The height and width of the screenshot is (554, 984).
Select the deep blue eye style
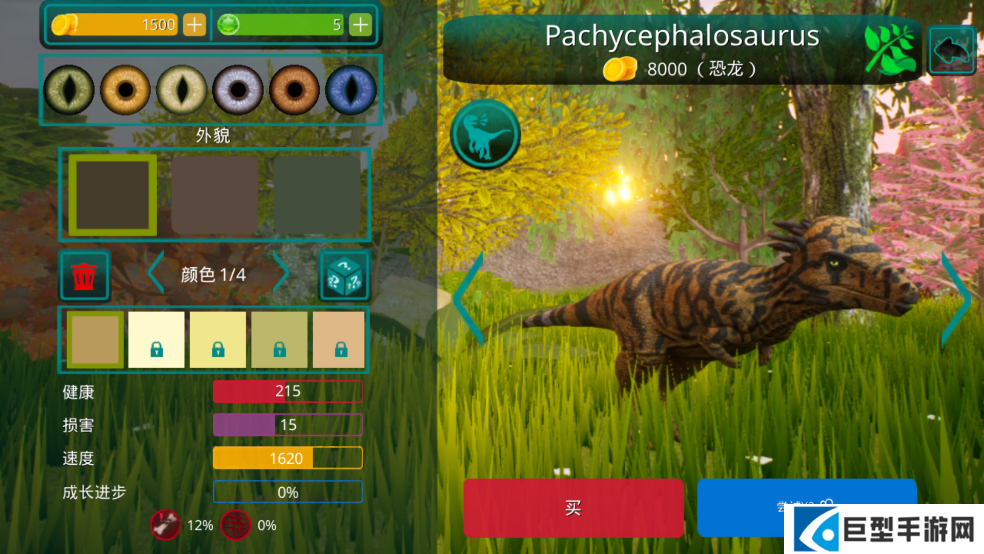(x=350, y=90)
